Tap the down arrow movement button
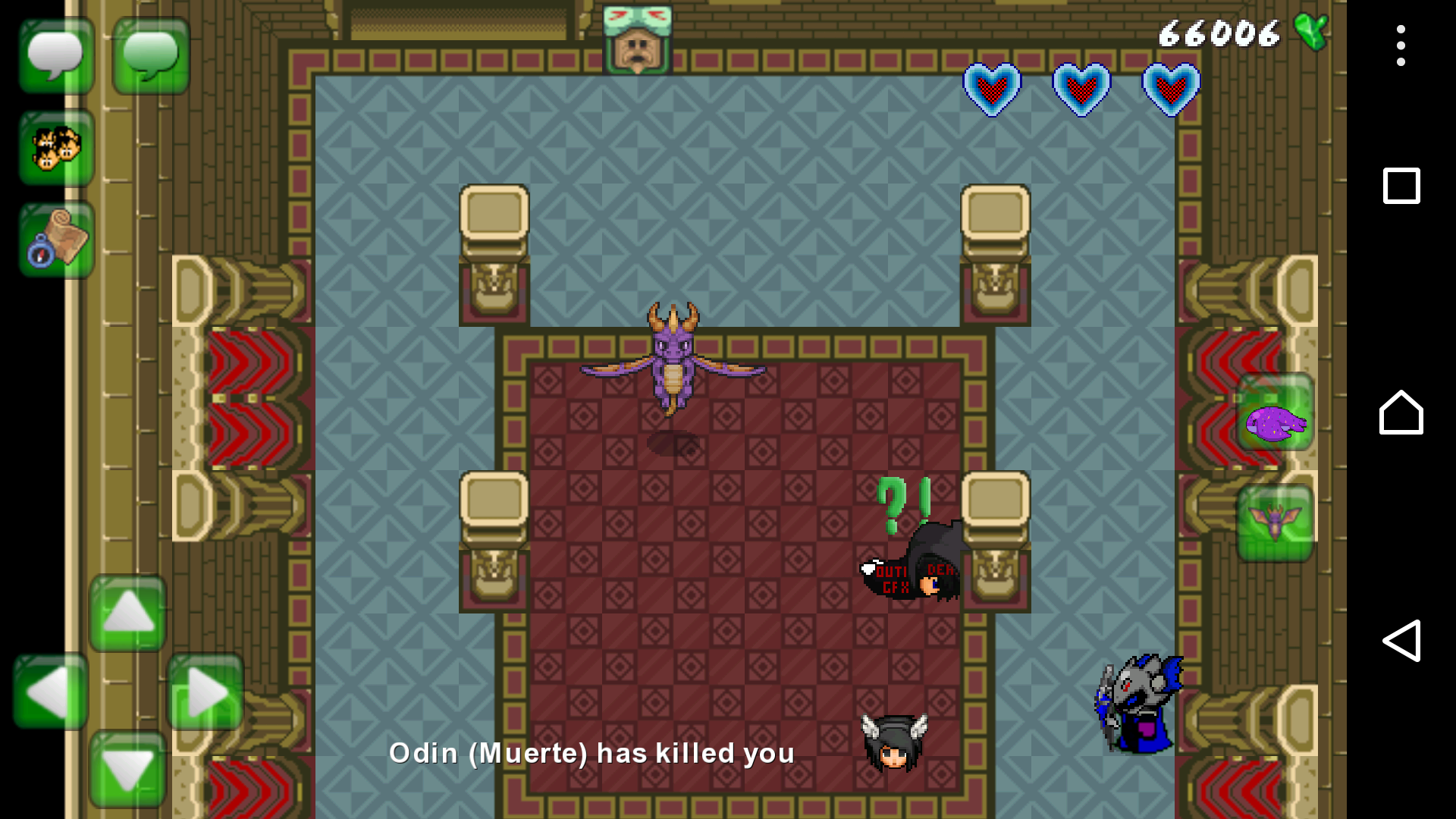This screenshot has width=1456, height=819. point(127,769)
